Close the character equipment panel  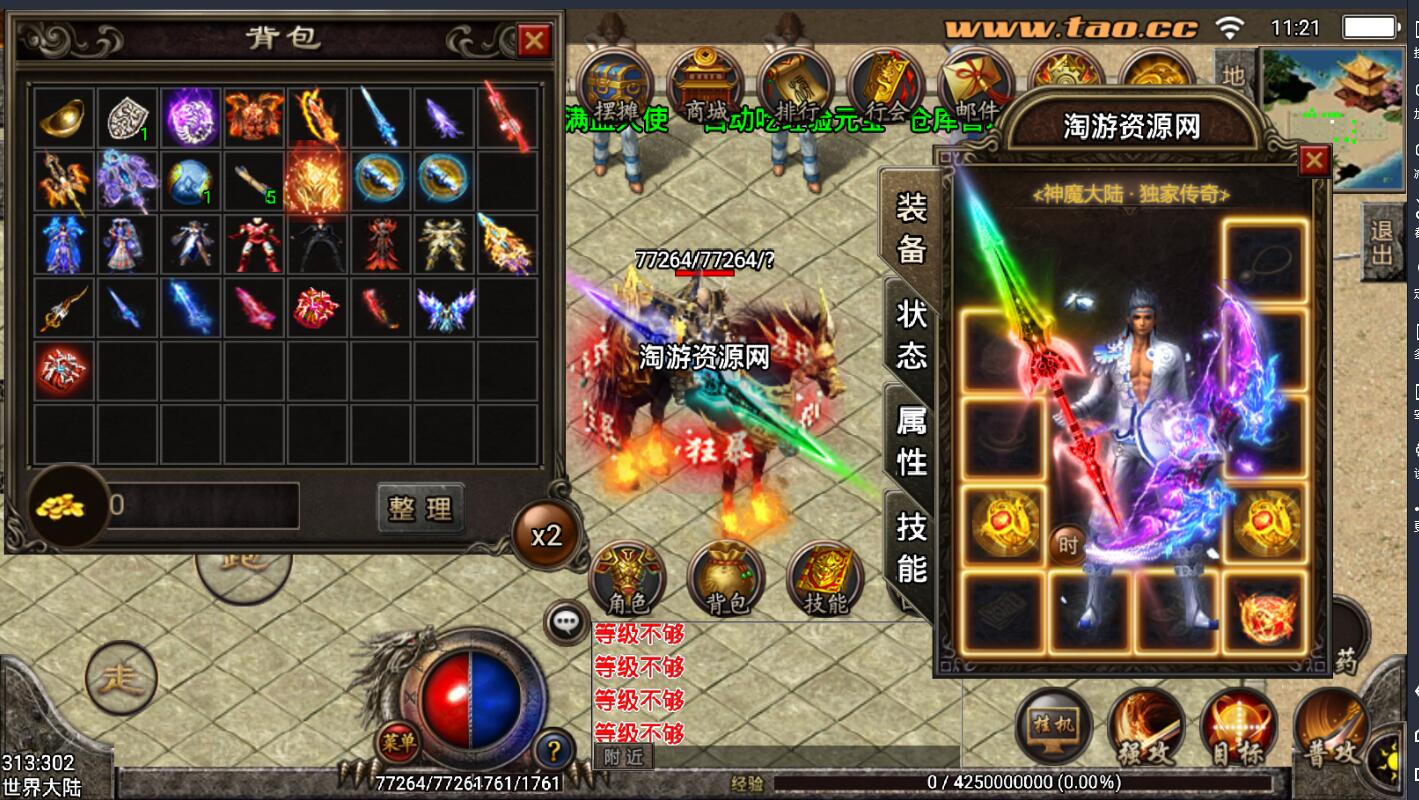click(1313, 160)
